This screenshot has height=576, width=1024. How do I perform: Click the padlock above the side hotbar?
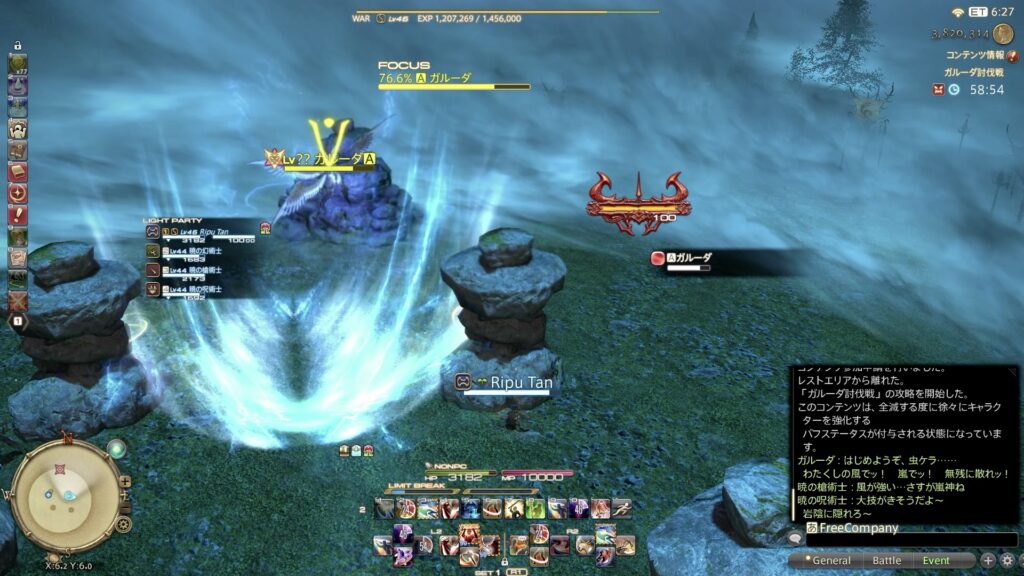pyautogui.click(x=17, y=47)
